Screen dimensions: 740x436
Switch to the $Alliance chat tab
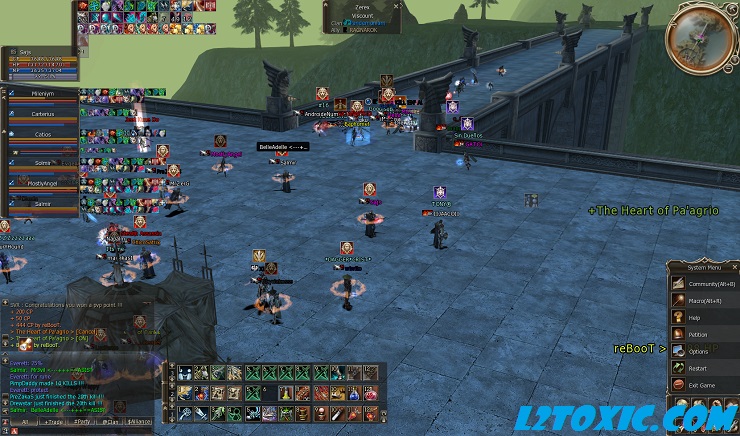coord(139,422)
